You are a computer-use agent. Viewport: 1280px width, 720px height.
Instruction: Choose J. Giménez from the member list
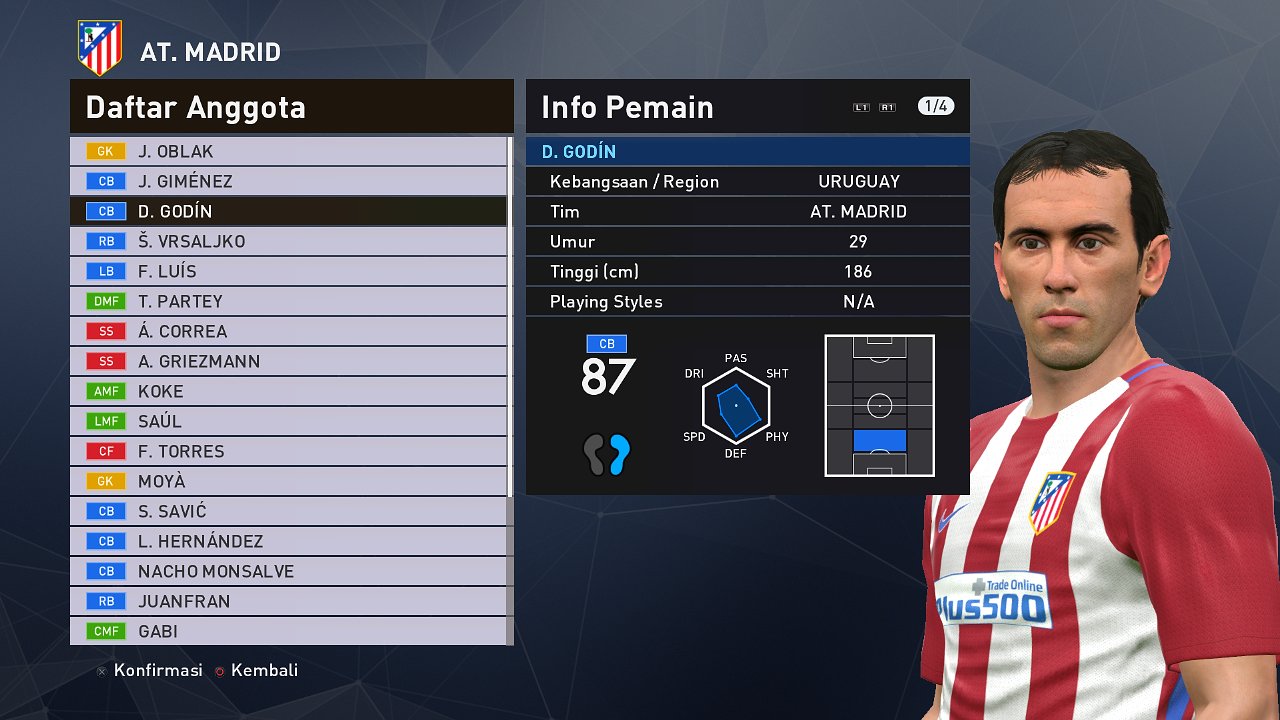point(288,181)
